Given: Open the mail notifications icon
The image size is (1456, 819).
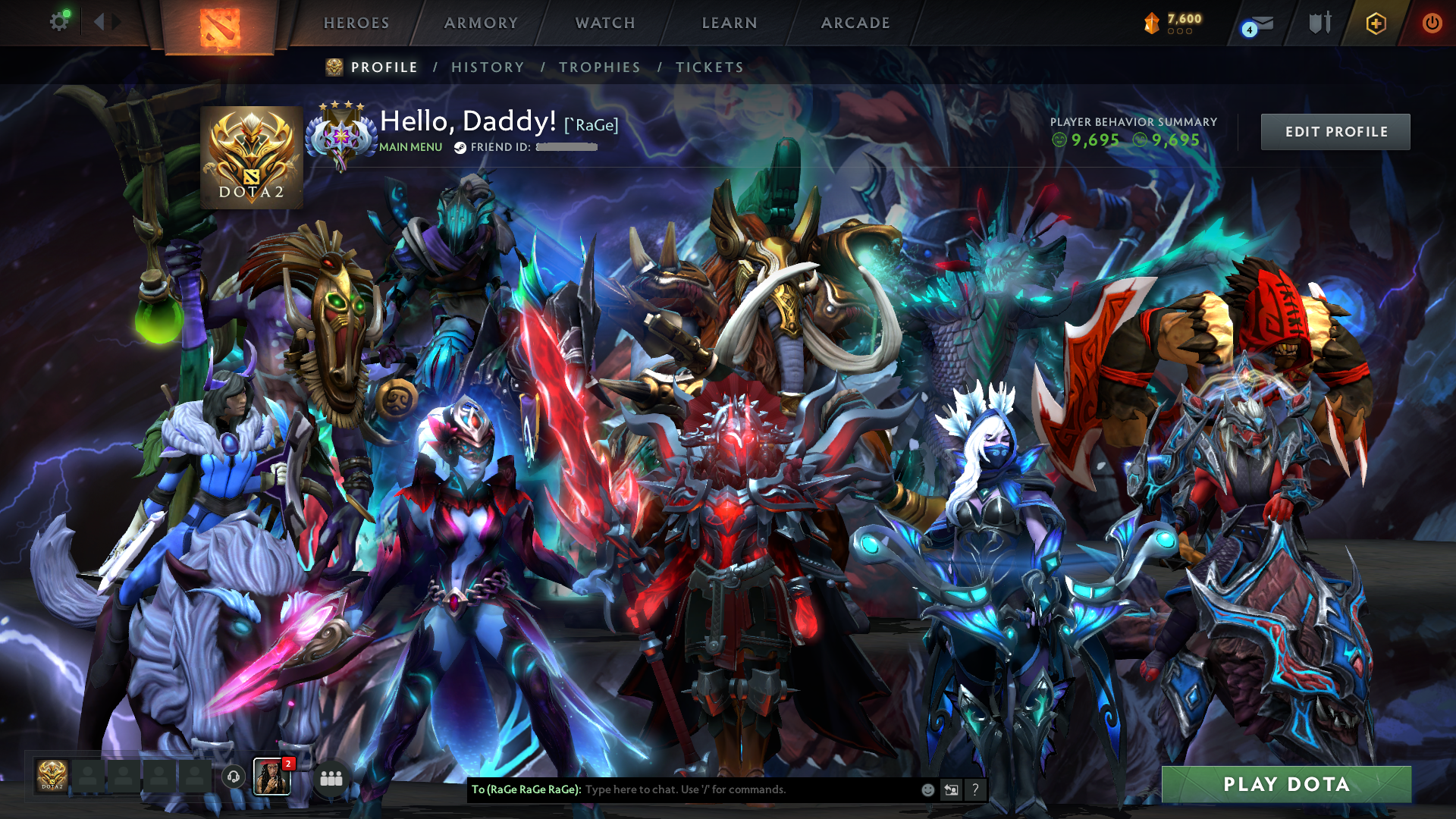Looking at the screenshot, I should [1260, 25].
